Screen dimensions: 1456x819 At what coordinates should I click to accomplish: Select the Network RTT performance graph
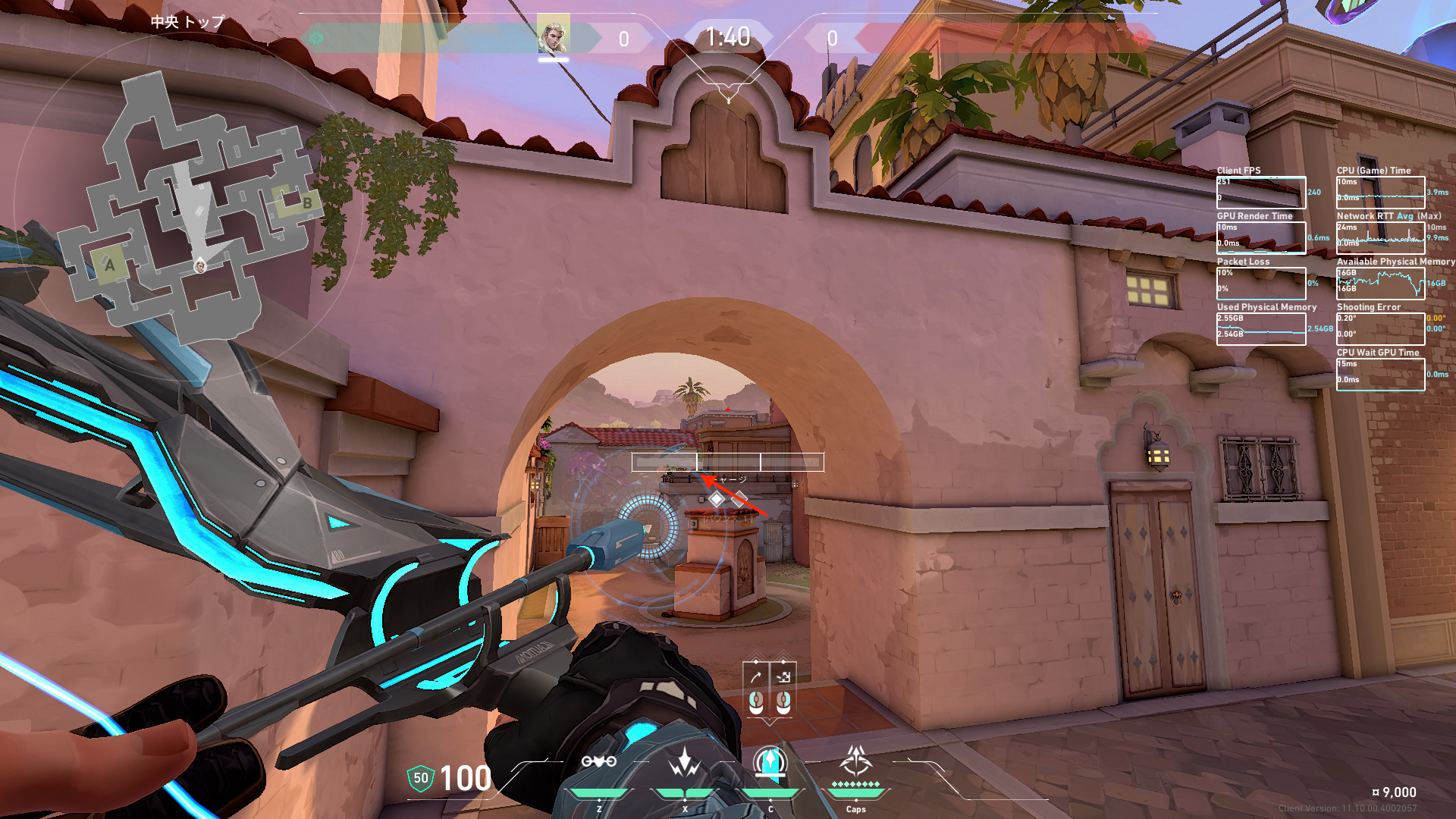click(x=1380, y=238)
